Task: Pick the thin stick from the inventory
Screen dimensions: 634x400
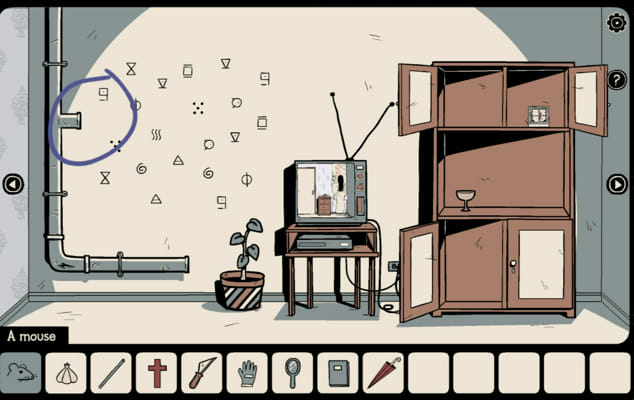Action: [111, 373]
